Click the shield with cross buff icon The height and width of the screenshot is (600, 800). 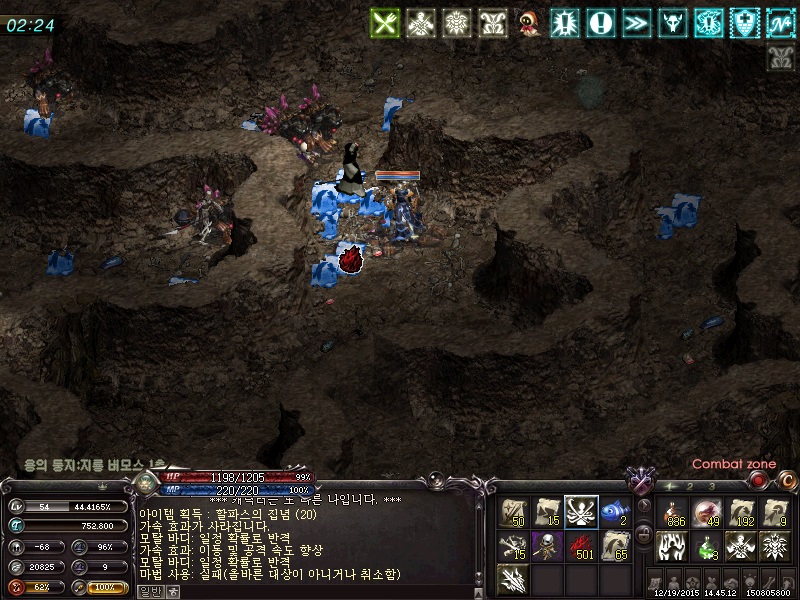743,22
